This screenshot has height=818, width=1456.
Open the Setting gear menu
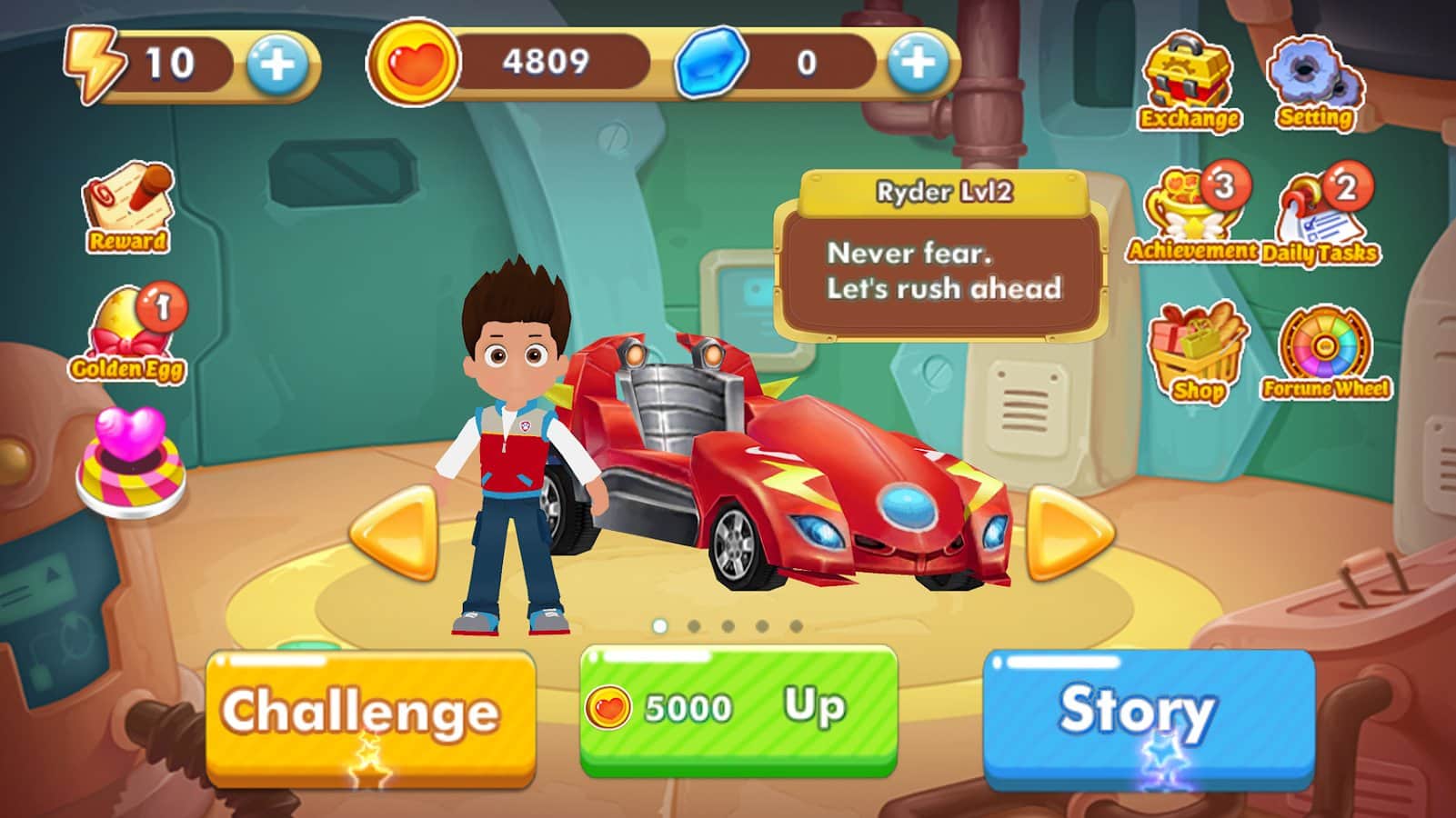pyautogui.click(x=1315, y=83)
